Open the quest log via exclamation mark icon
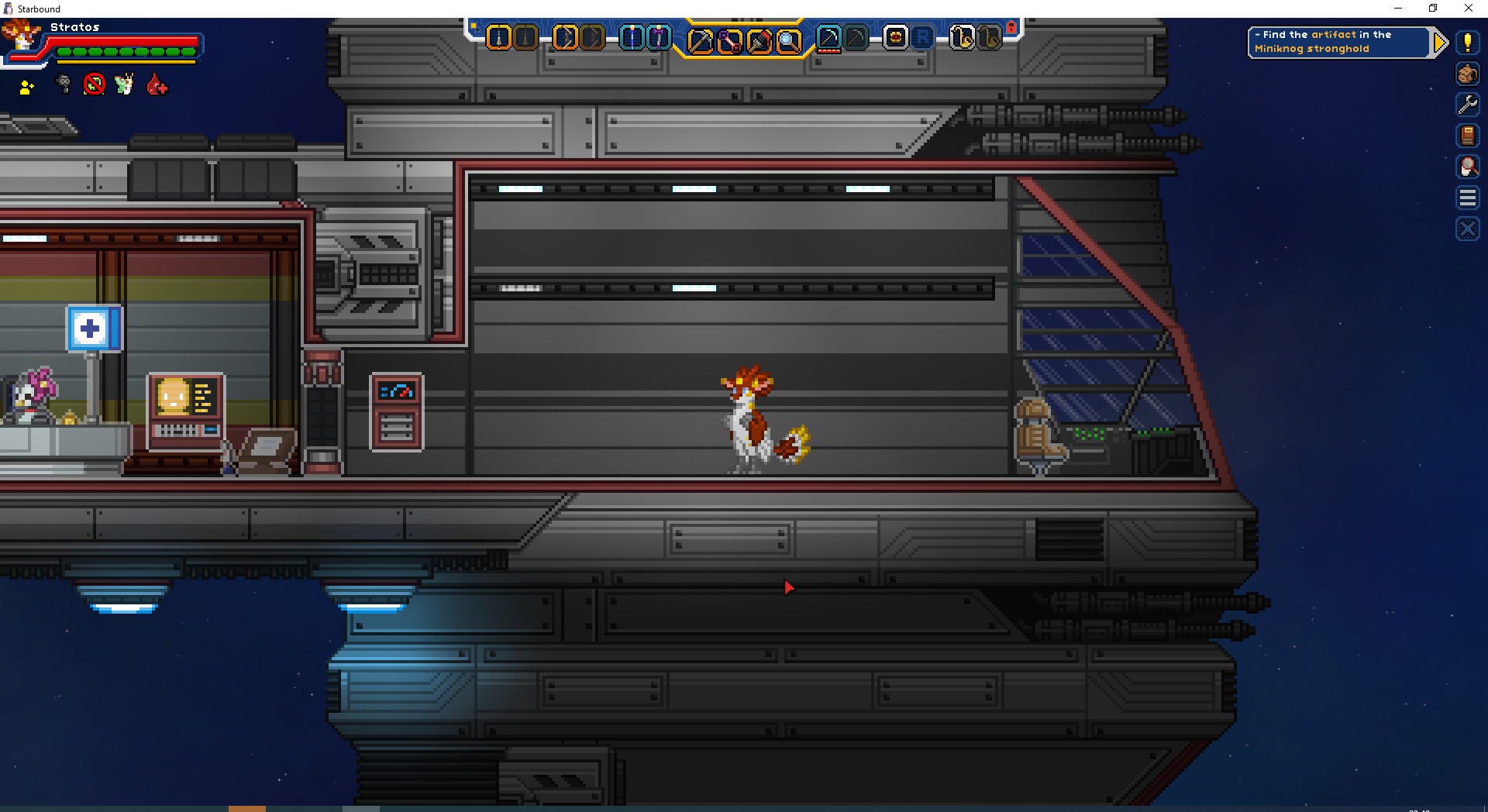Image resolution: width=1488 pixels, height=812 pixels. click(1467, 43)
